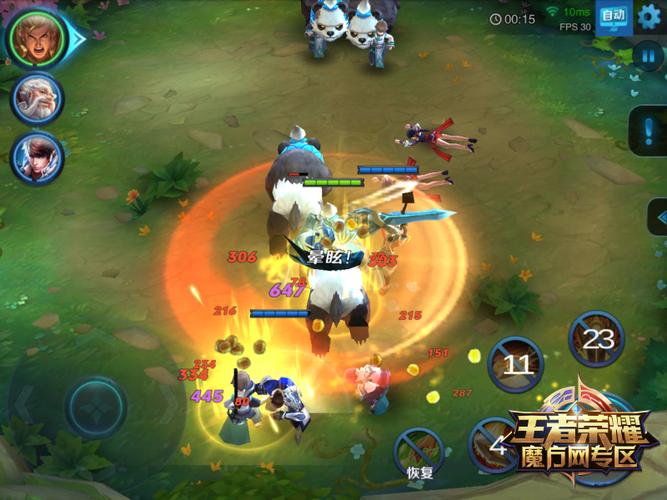Tap the virtual movement joystick
This screenshot has width=667, height=500.
click(96, 407)
